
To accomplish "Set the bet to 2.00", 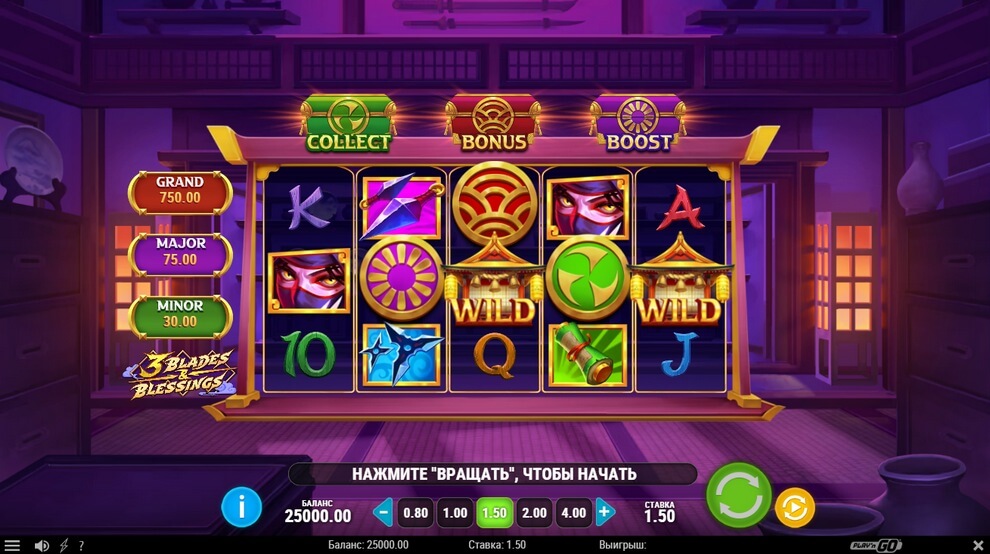I will 535,513.
